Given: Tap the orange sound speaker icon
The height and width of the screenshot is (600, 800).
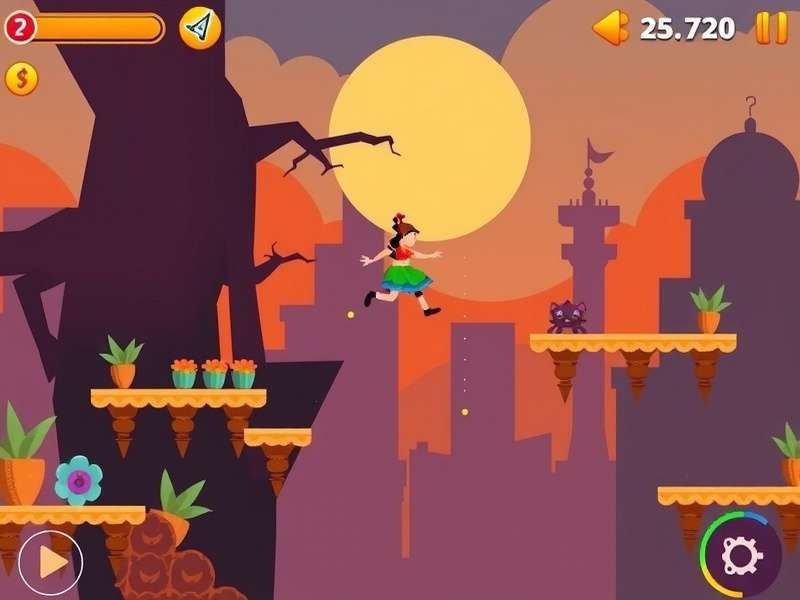Looking at the screenshot, I should pos(610,28).
